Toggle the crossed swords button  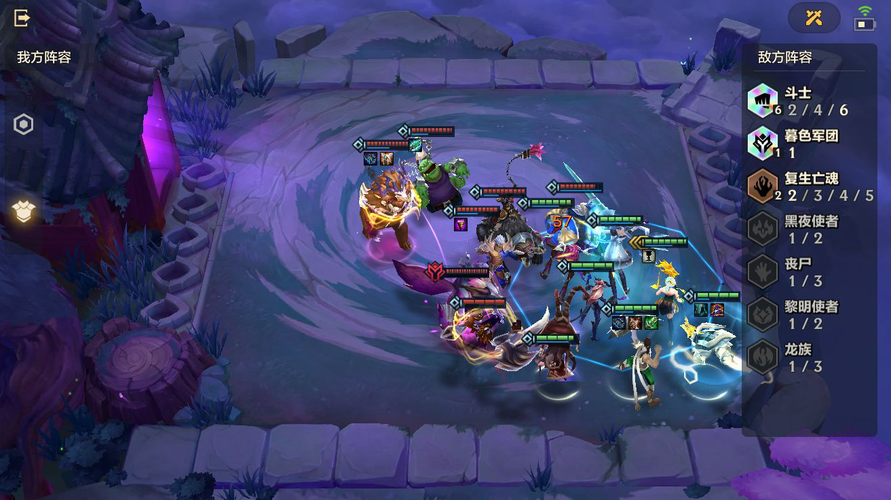pyautogui.click(x=814, y=17)
